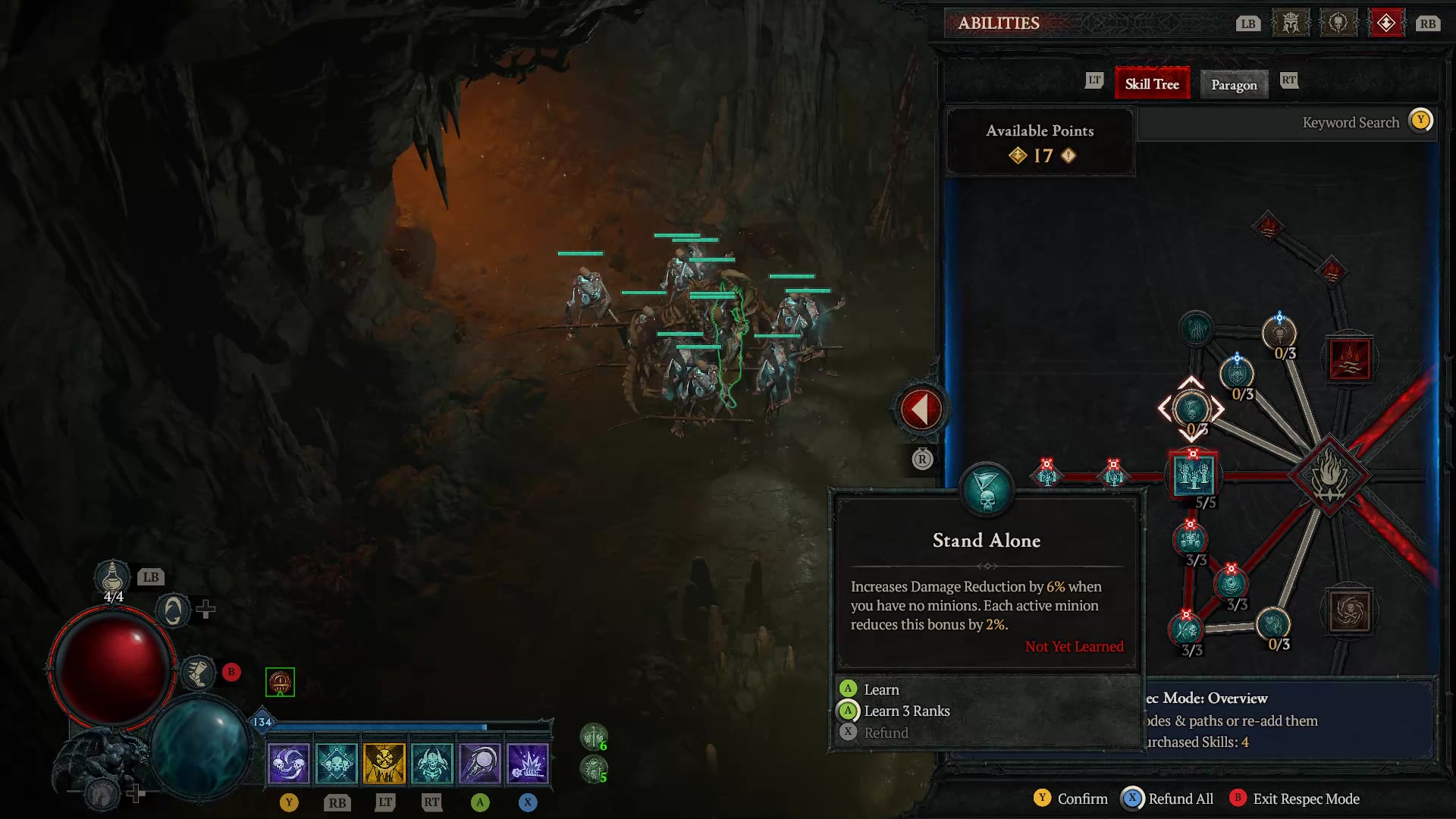Open the Ultimate skill cluster node rated 5/5
The height and width of the screenshot is (819, 1456).
click(1195, 474)
